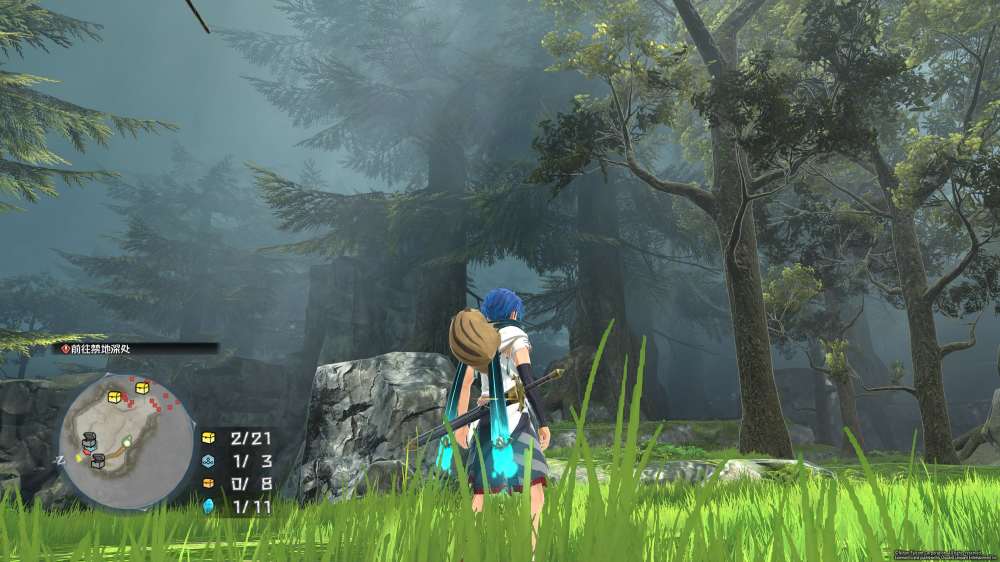Click the orange chest counter icon
The height and width of the screenshot is (562, 1000).
209,483
